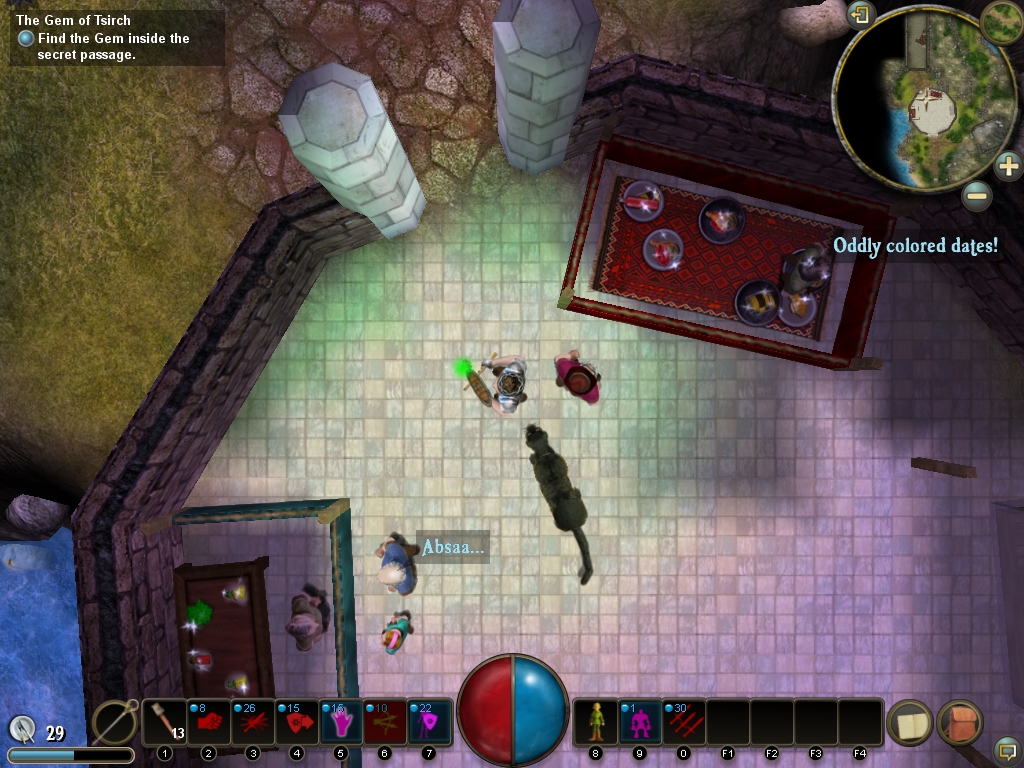The height and width of the screenshot is (768, 1024).
Task: Click the bow weapon ring icon
Action: [114, 722]
